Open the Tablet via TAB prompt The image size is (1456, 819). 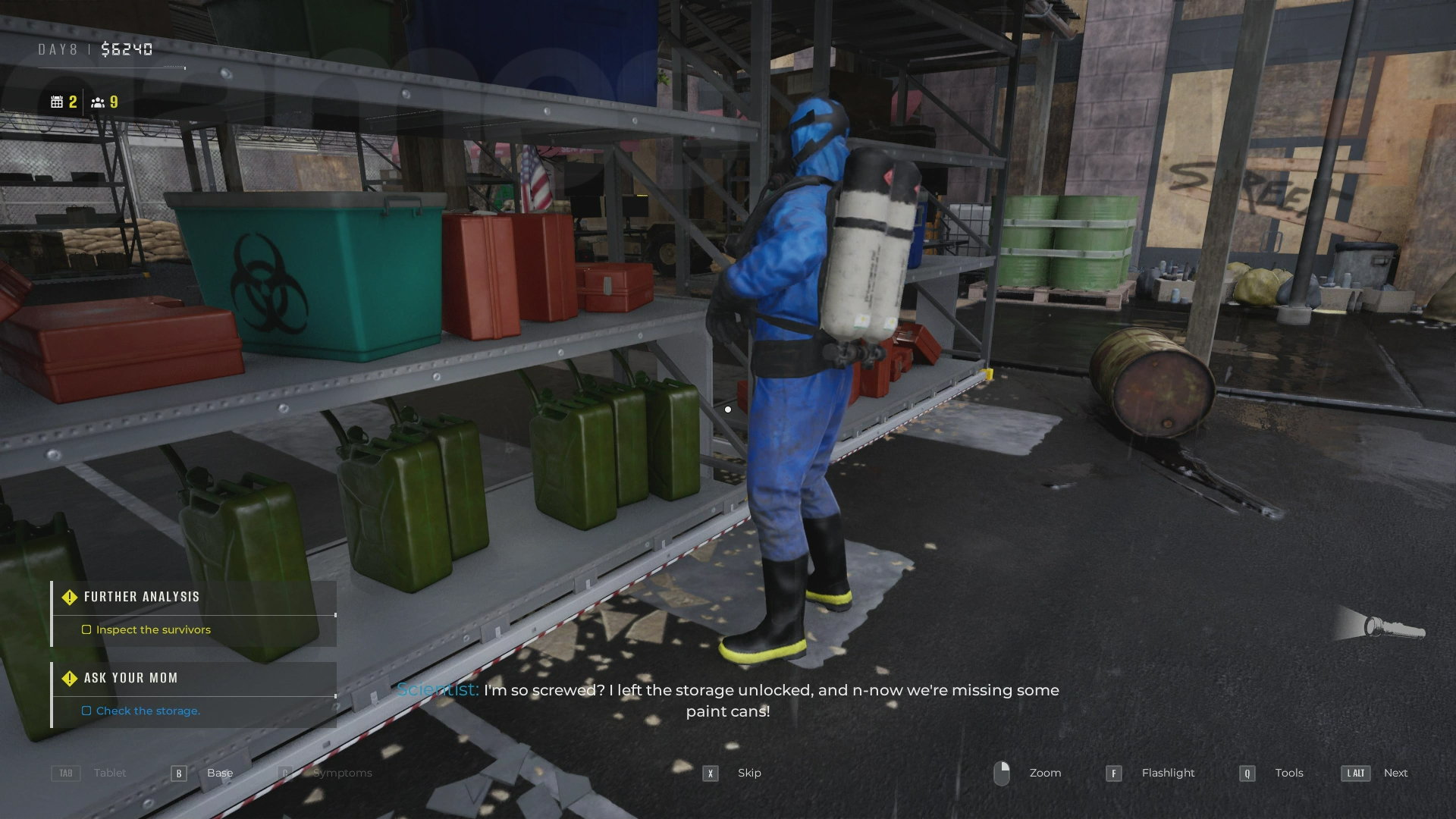pyautogui.click(x=65, y=773)
